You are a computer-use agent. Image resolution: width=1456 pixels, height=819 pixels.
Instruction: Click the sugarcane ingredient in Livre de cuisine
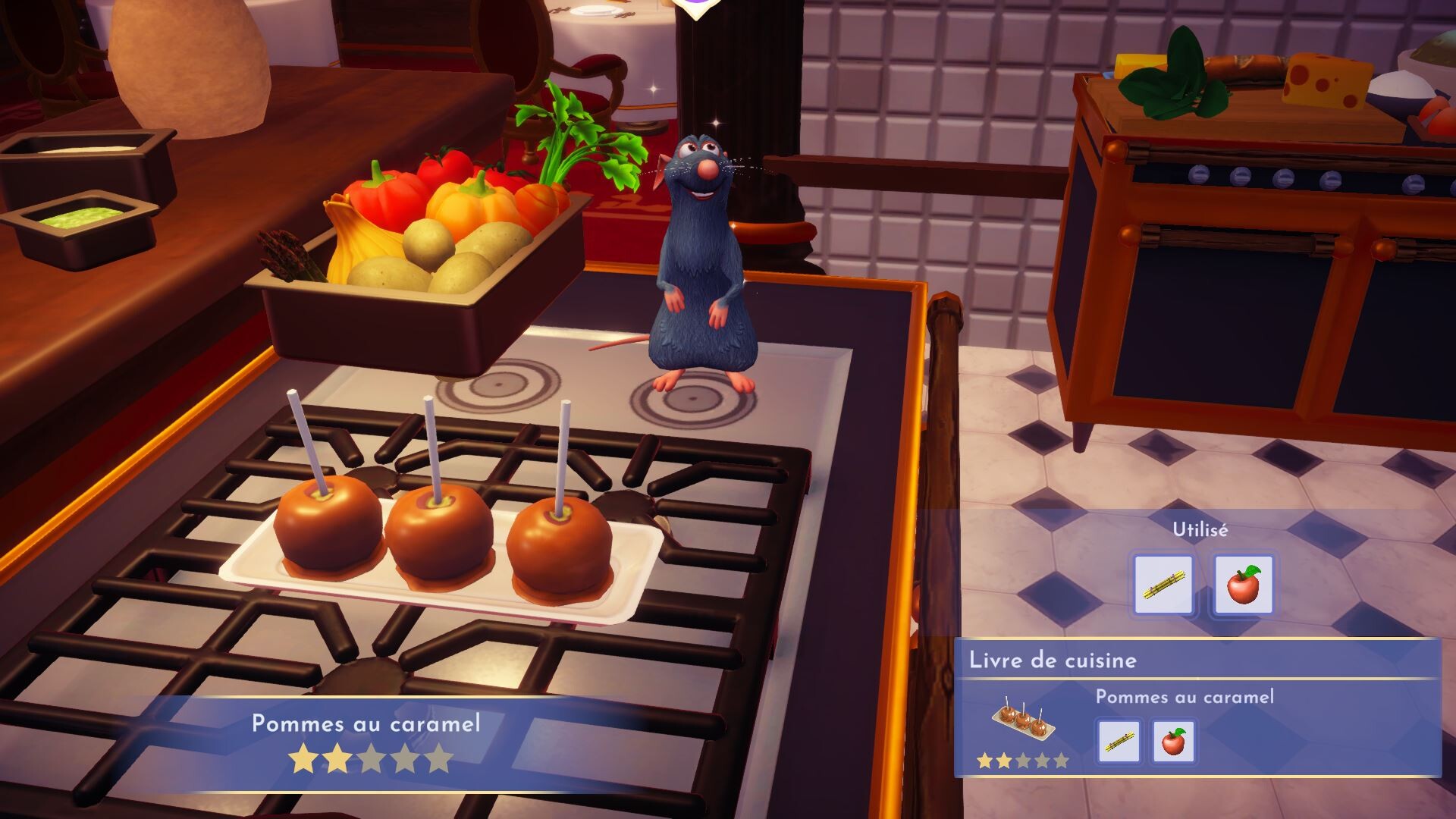click(x=1119, y=741)
